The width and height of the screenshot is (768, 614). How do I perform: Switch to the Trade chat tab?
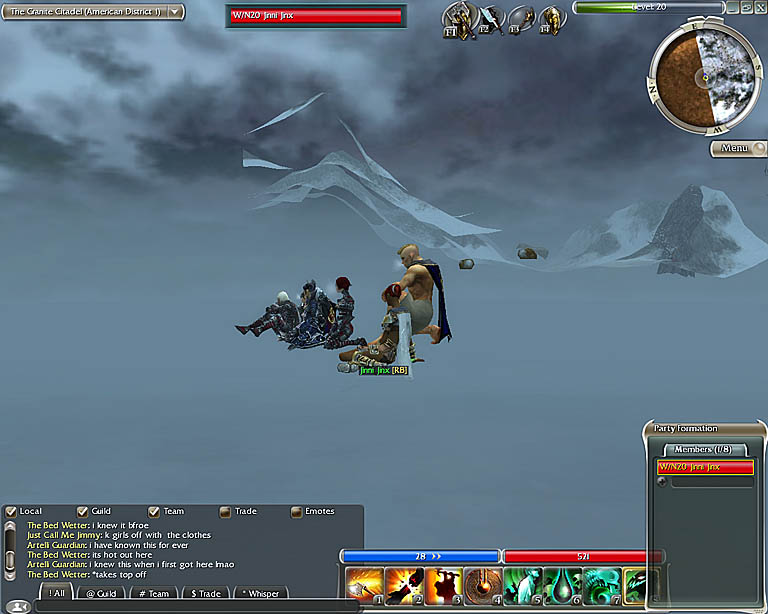click(x=206, y=594)
